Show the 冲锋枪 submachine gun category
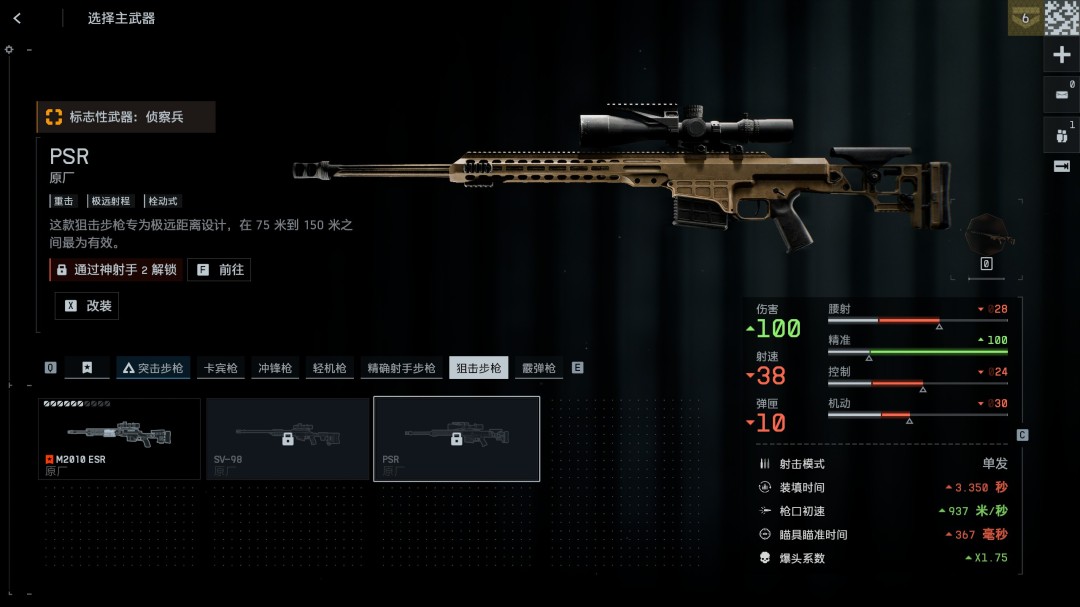 pos(274,368)
